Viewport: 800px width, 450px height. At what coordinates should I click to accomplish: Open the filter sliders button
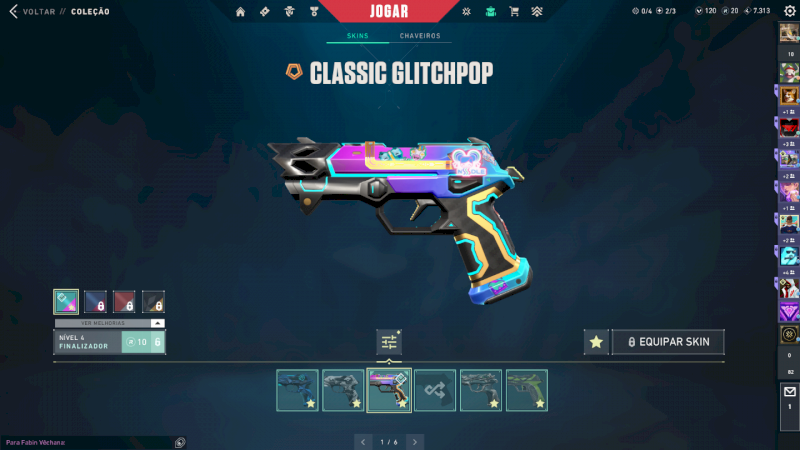click(x=389, y=342)
